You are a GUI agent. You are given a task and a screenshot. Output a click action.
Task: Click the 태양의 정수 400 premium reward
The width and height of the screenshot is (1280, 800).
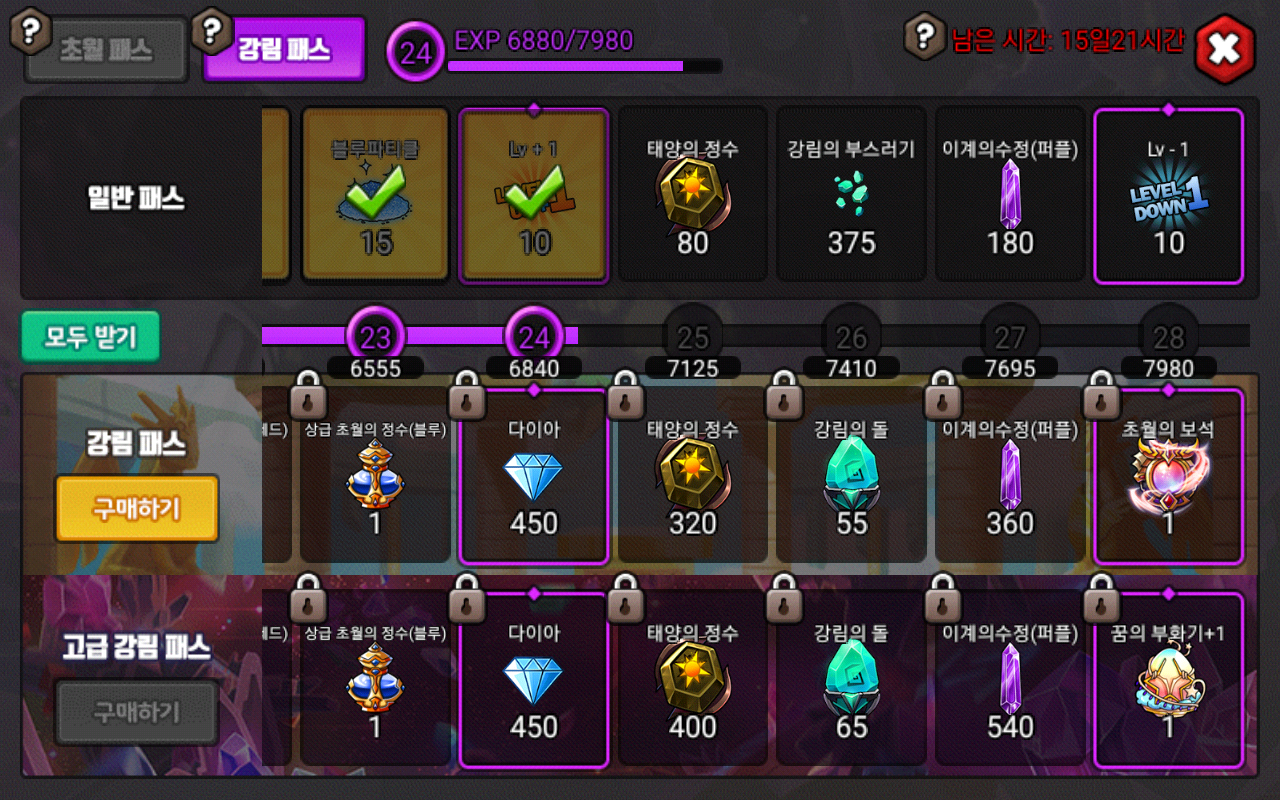point(693,681)
